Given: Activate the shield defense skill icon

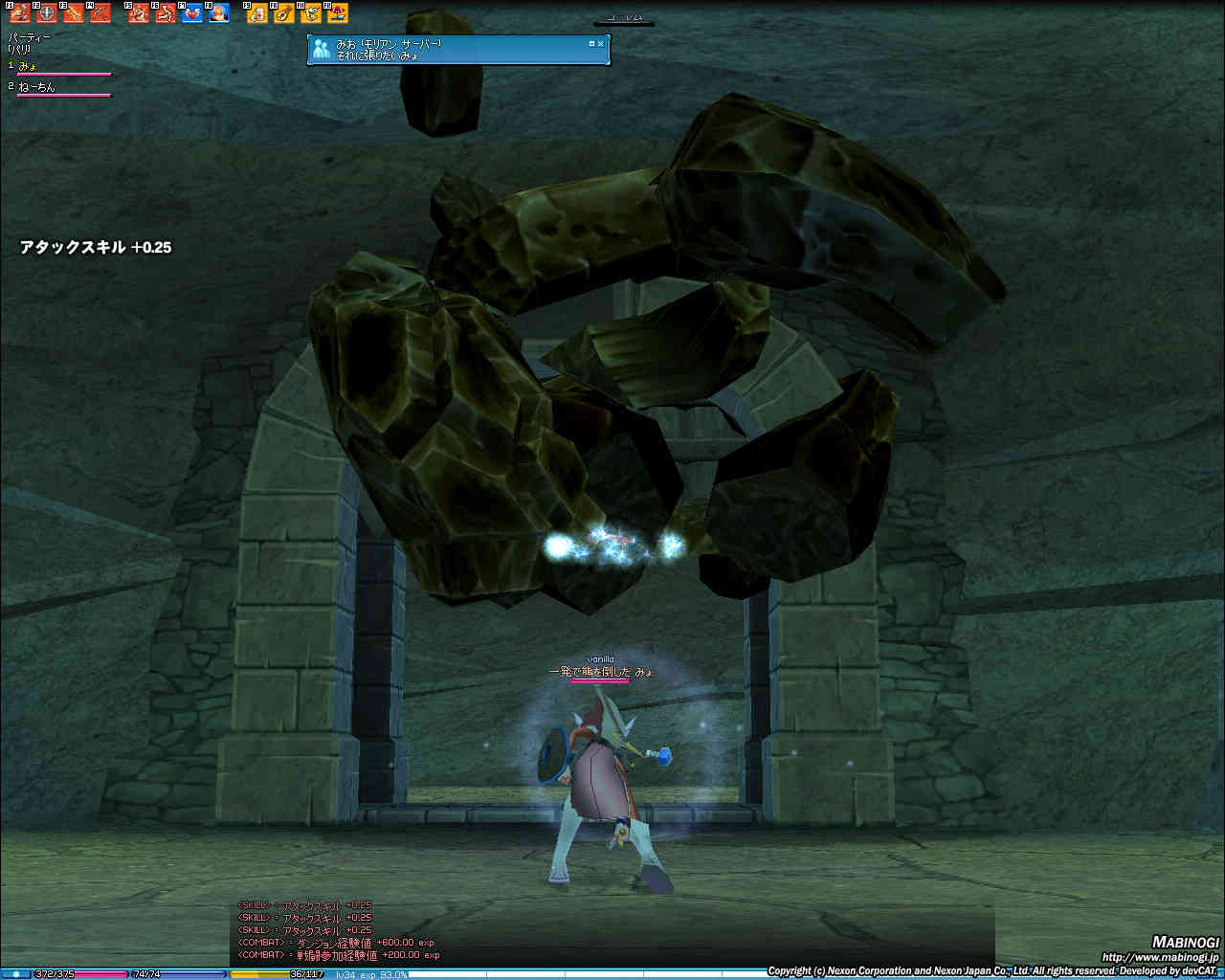Looking at the screenshot, I should pyautogui.click(x=47, y=13).
